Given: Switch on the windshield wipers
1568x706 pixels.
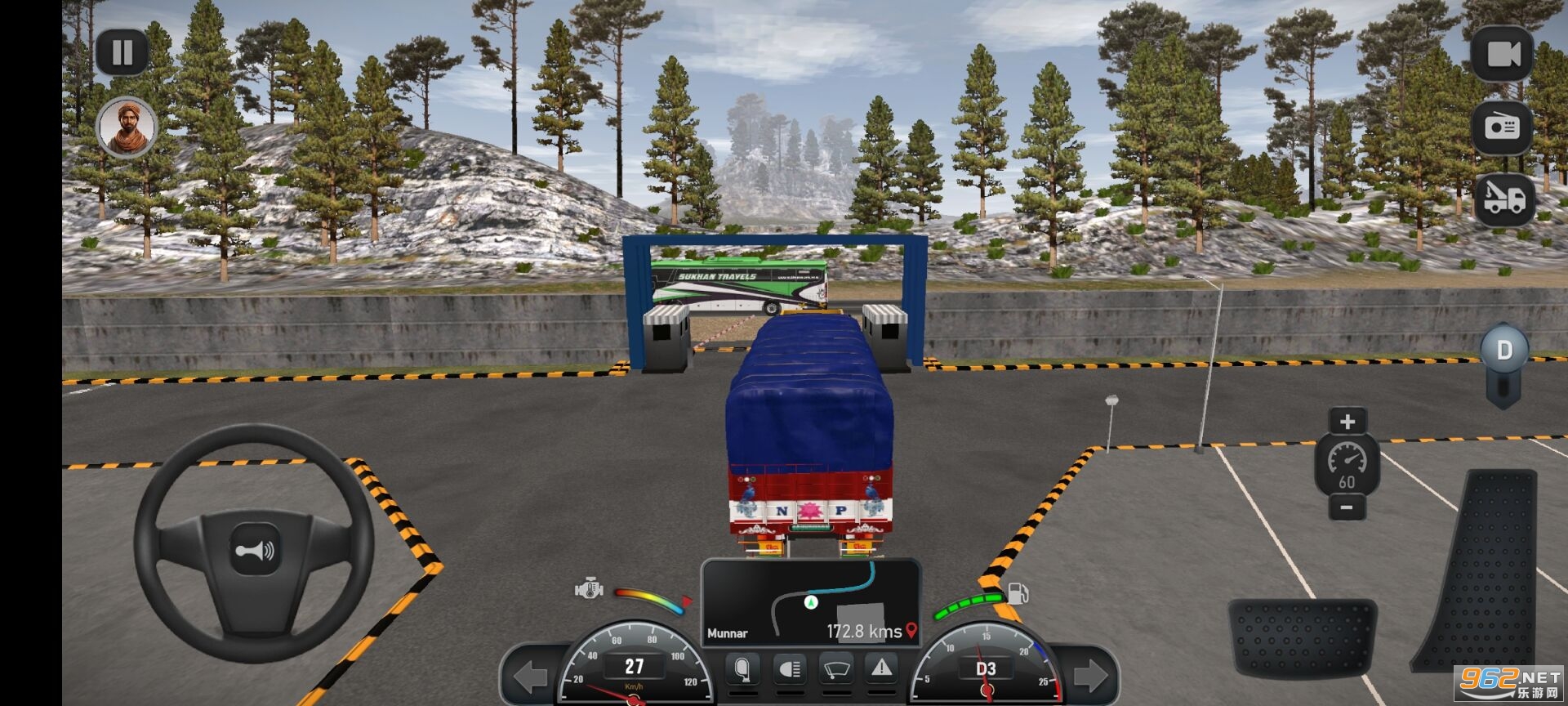Looking at the screenshot, I should [x=835, y=669].
